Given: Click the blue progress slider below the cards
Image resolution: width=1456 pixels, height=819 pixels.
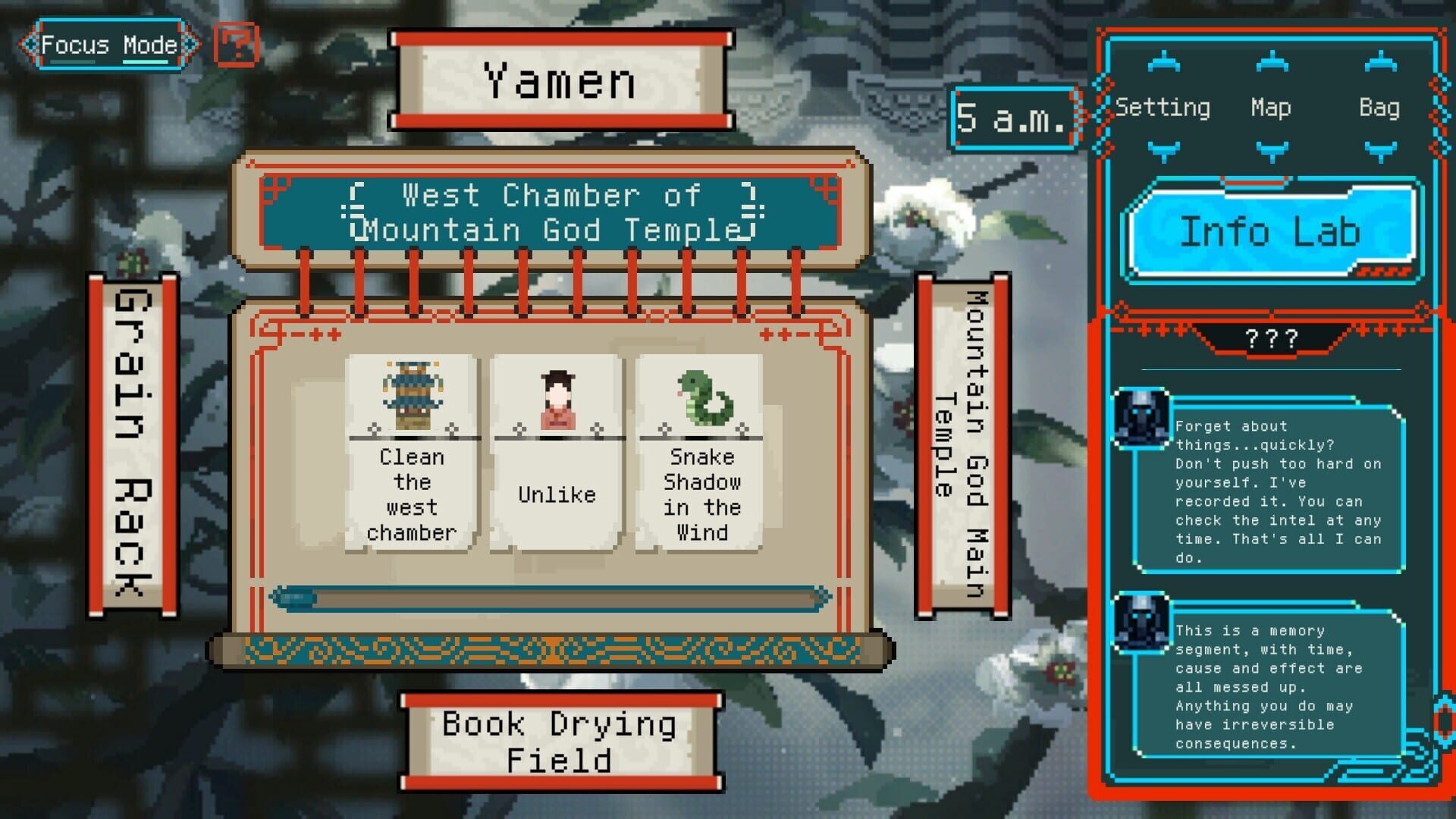Looking at the screenshot, I should click(296, 596).
